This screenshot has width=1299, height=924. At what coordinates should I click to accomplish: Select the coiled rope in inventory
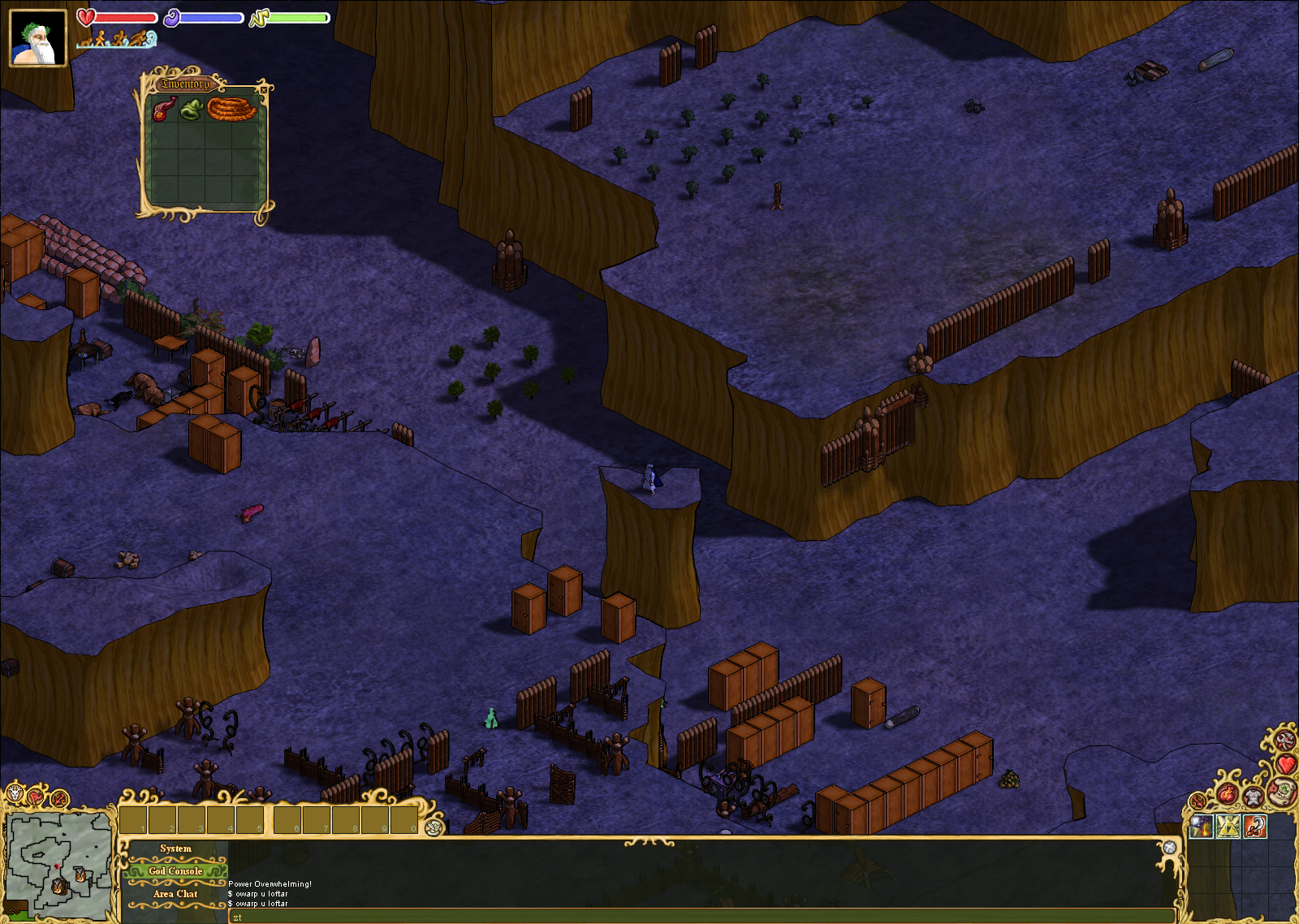231,109
